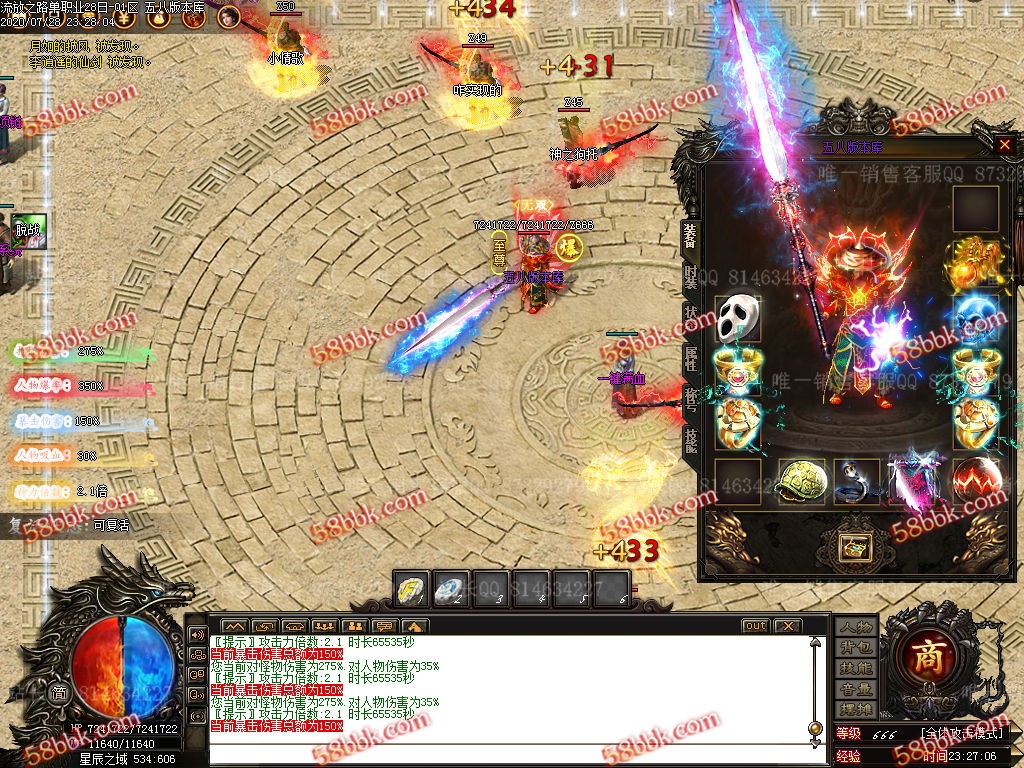This screenshot has height=768, width=1024.
Task: Close the character equipment panel
Action: (1004, 145)
